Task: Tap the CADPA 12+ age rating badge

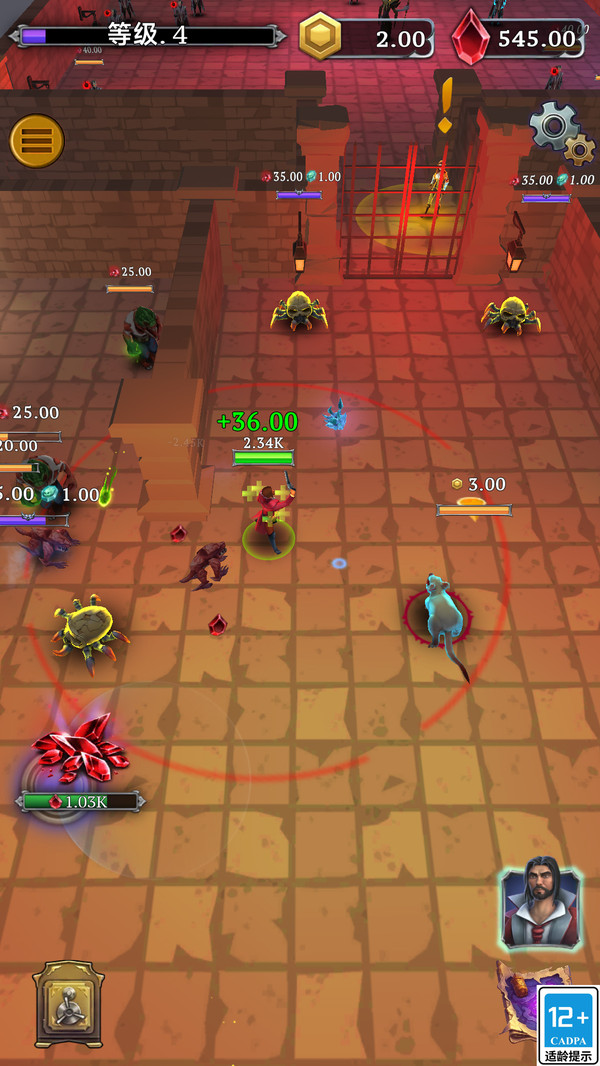Action: coord(567,1024)
